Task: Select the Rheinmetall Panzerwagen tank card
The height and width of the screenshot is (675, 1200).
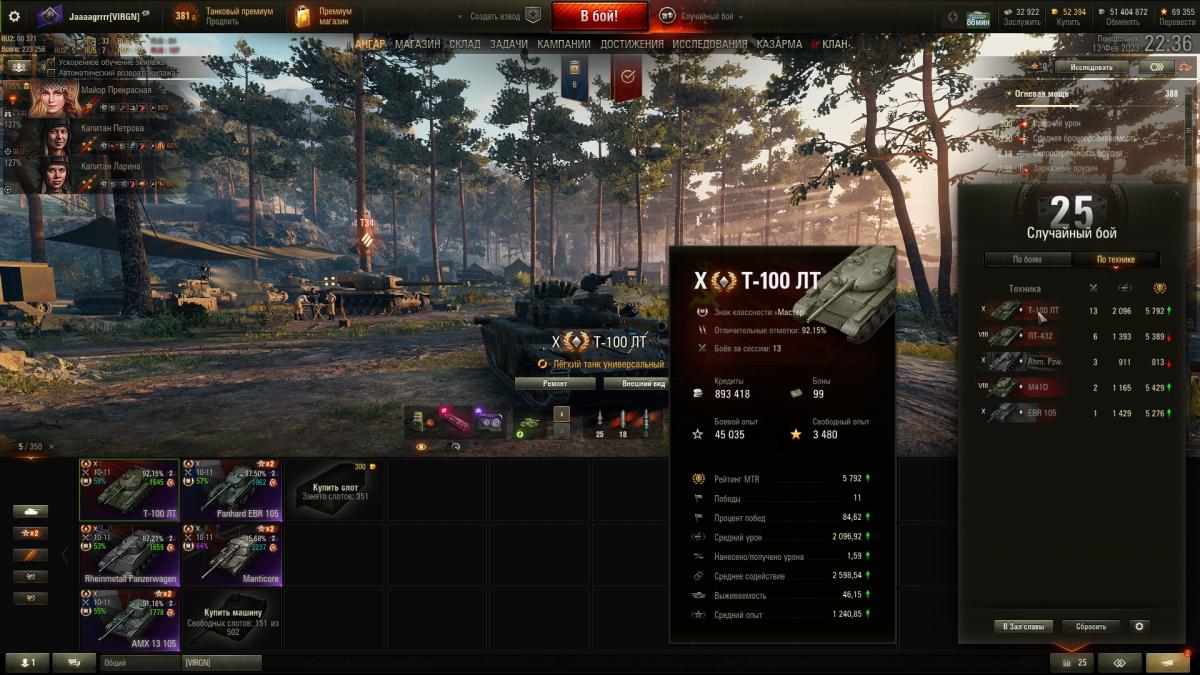Action: point(129,555)
